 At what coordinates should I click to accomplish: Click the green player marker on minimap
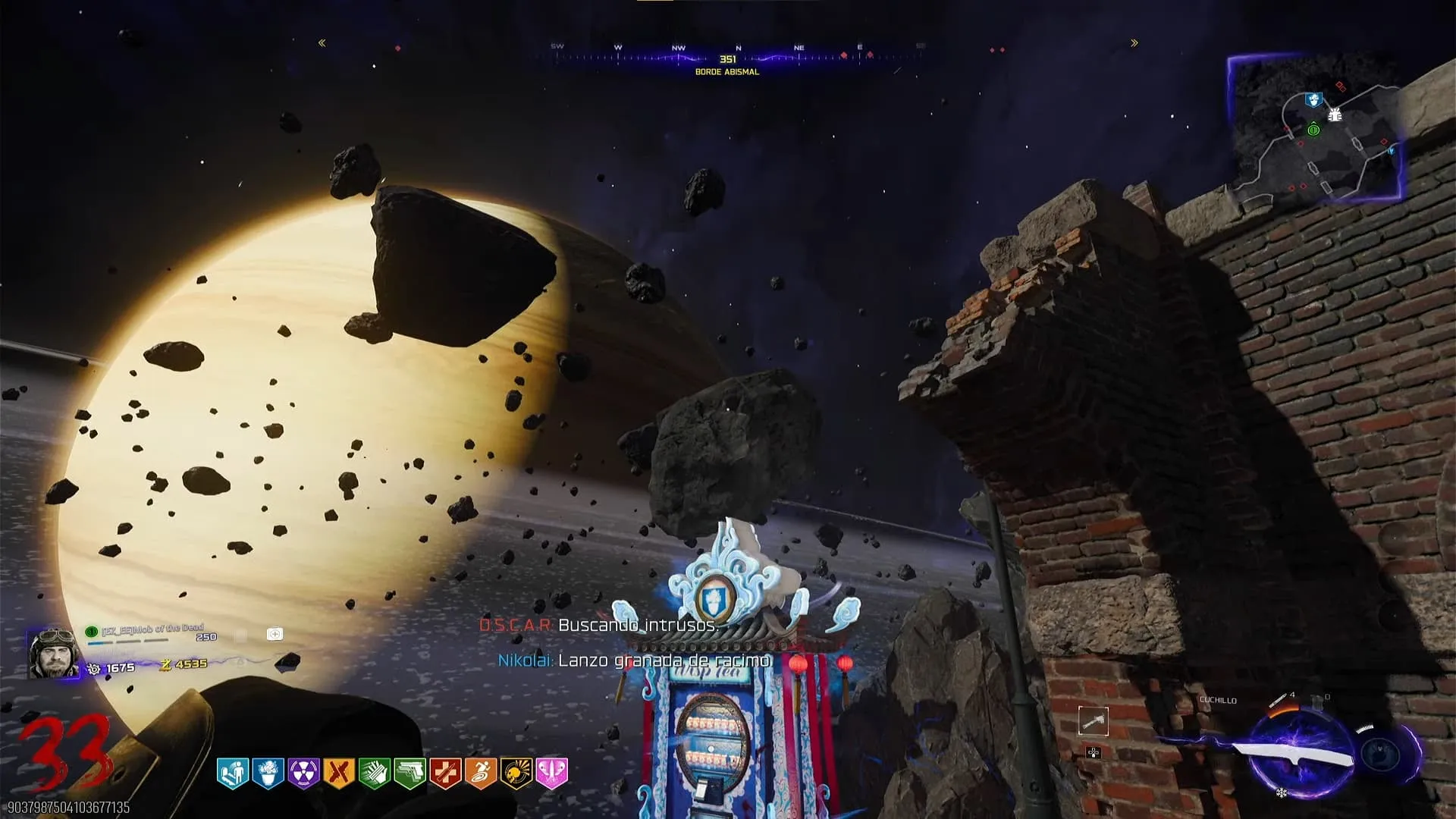(1313, 130)
